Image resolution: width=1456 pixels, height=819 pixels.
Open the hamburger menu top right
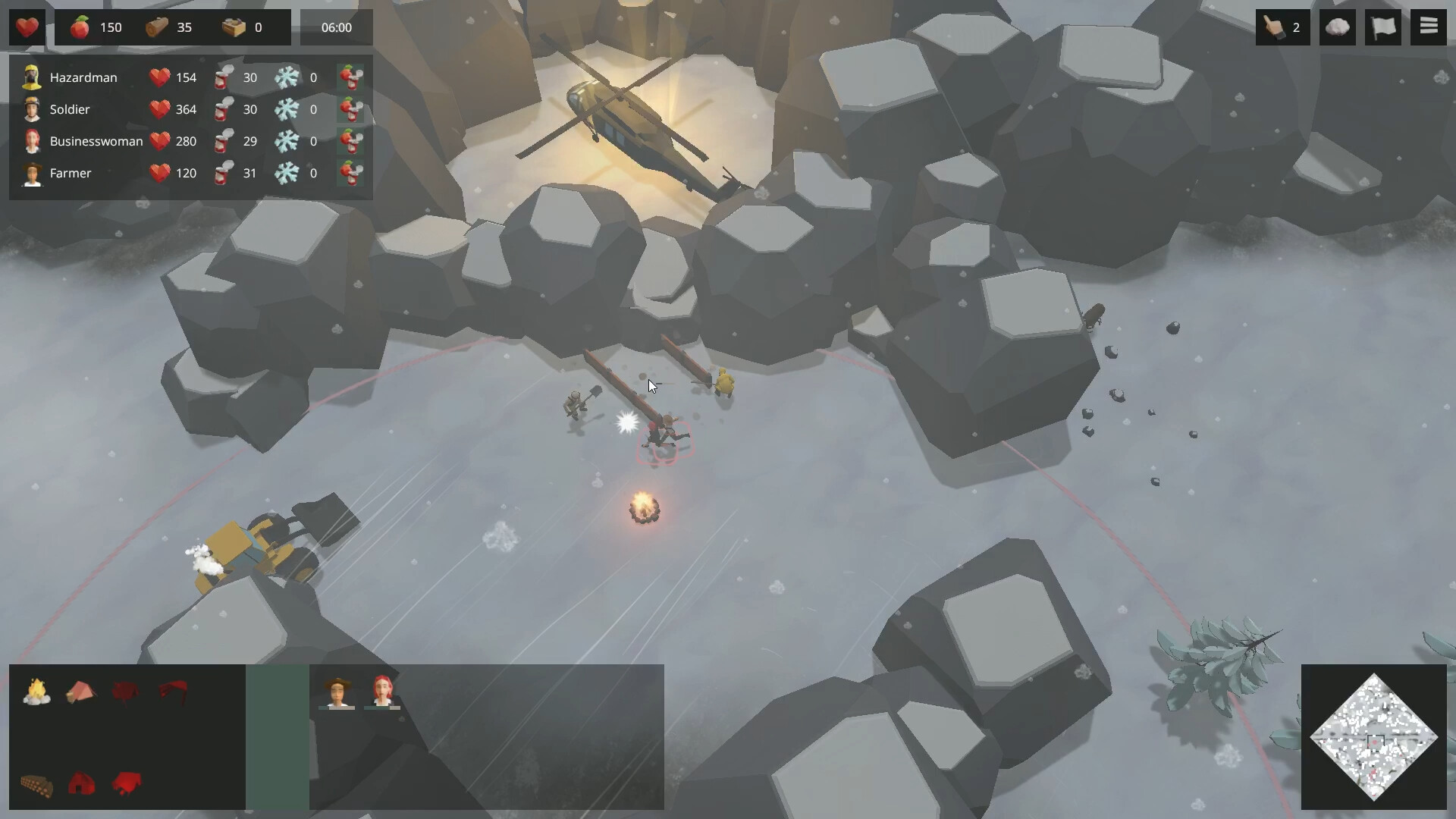click(1429, 27)
